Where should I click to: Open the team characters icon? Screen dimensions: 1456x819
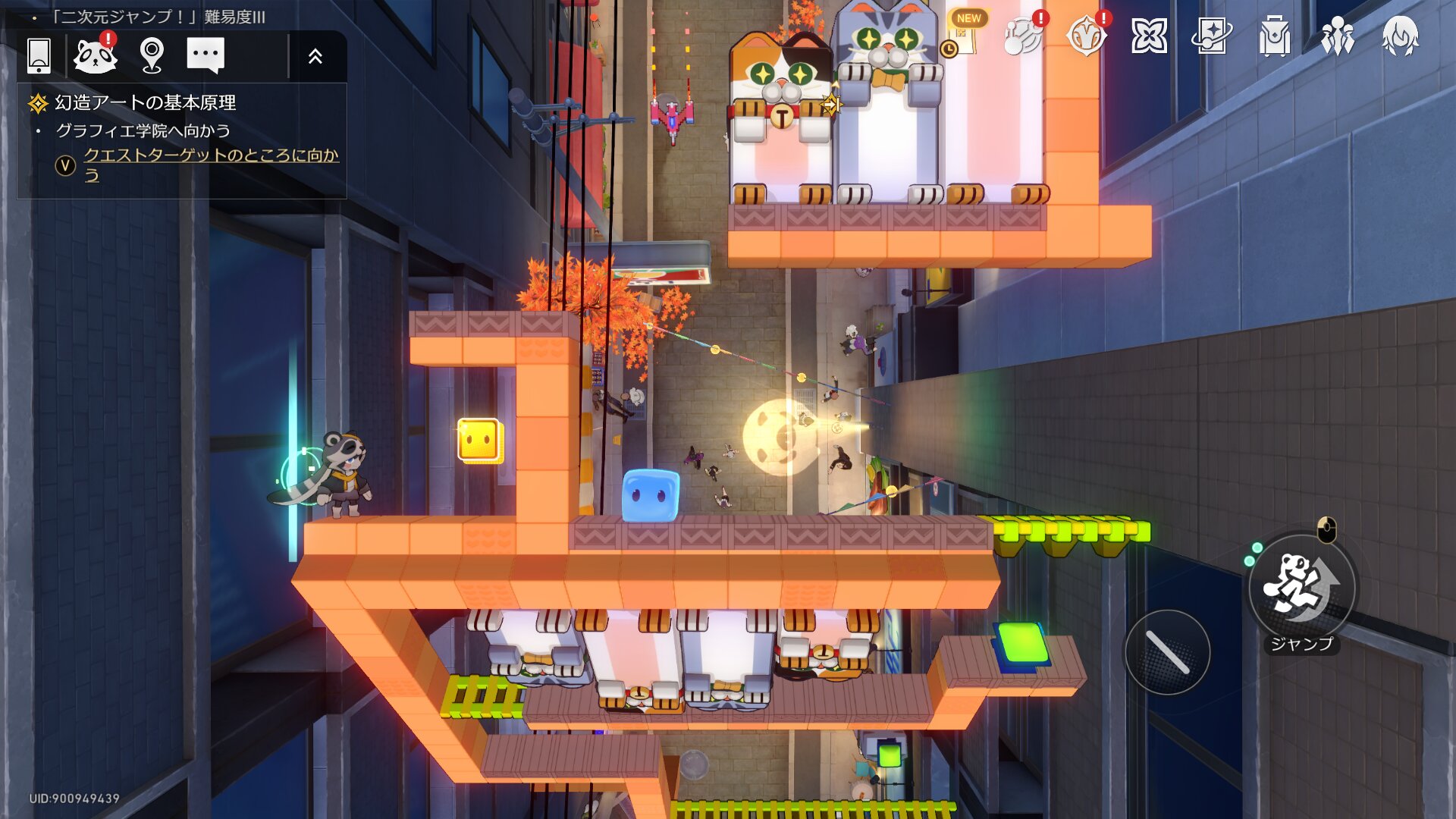click(x=1337, y=36)
